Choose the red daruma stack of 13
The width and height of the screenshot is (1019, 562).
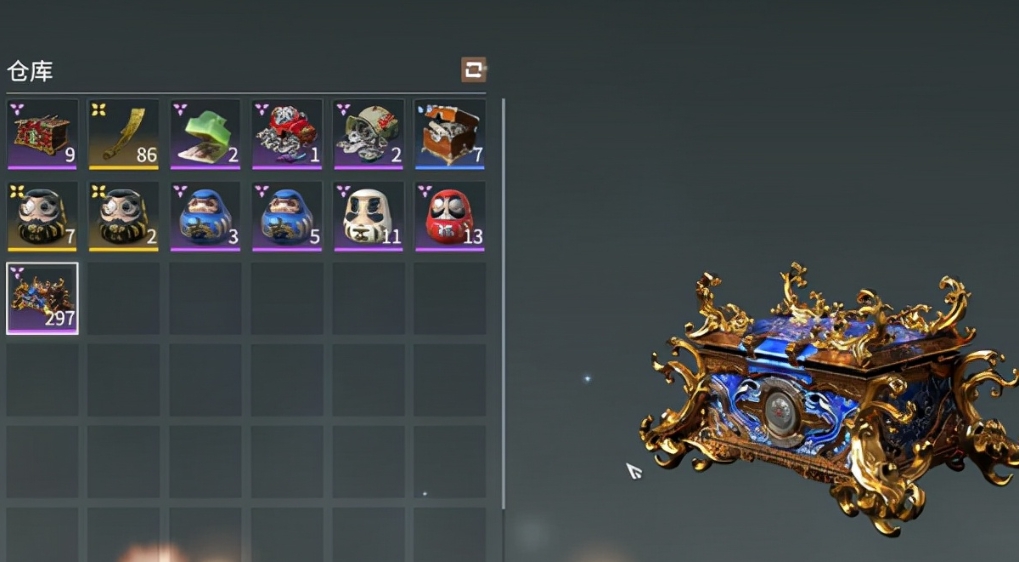[450, 215]
